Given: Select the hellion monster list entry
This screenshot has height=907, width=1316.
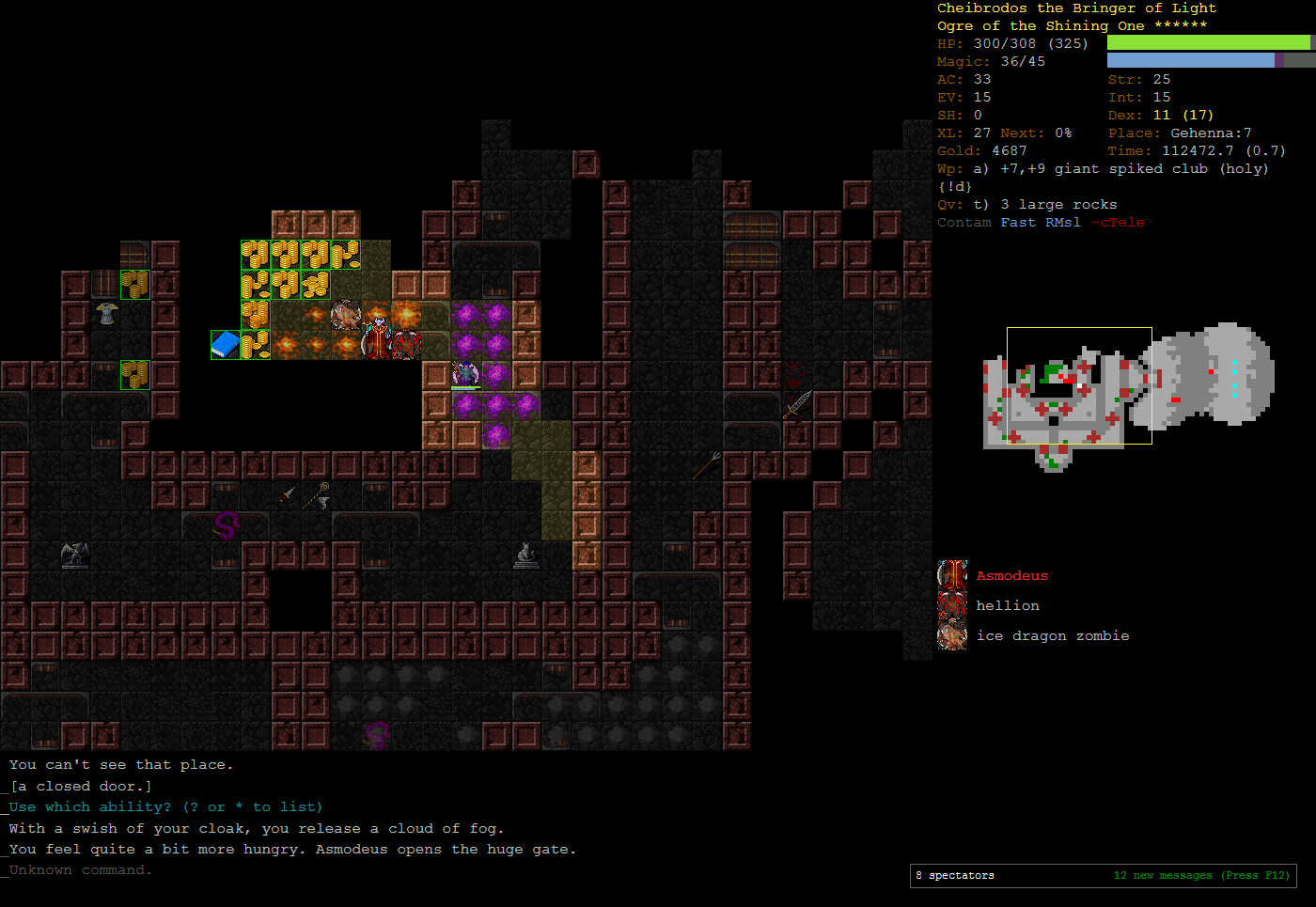Looking at the screenshot, I should 1007,606.
